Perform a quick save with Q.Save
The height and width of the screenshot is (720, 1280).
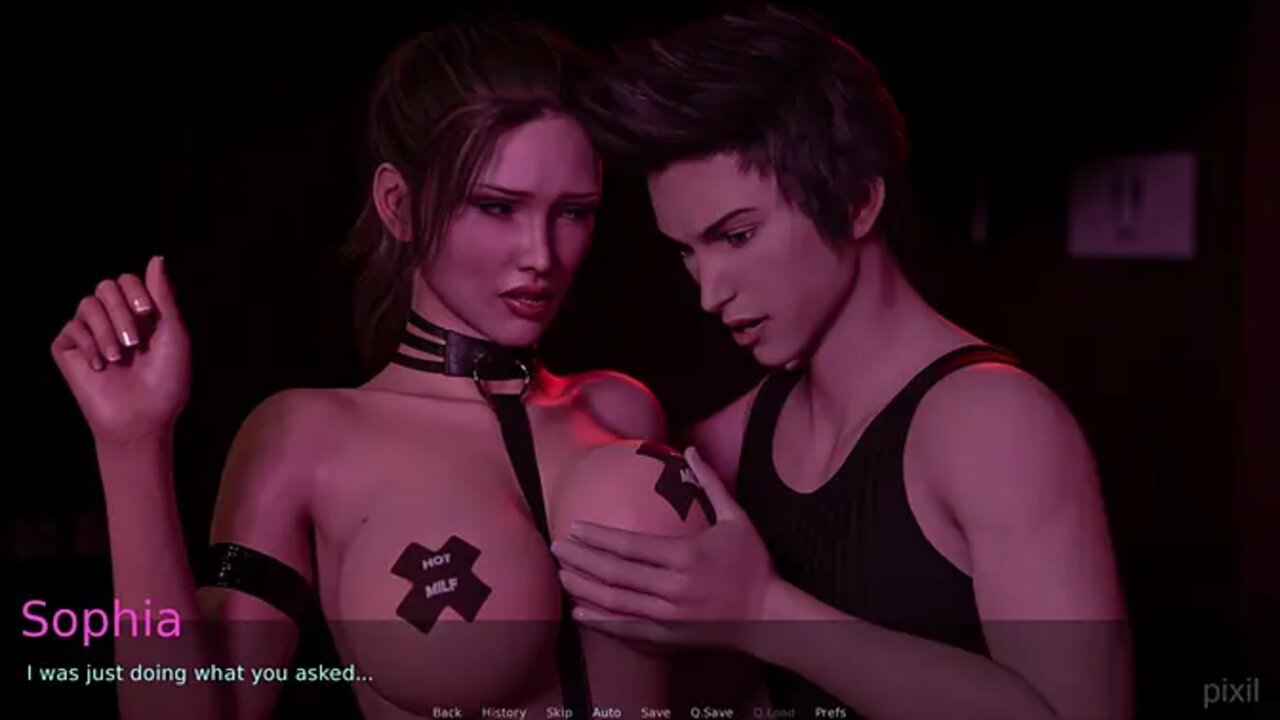point(711,712)
